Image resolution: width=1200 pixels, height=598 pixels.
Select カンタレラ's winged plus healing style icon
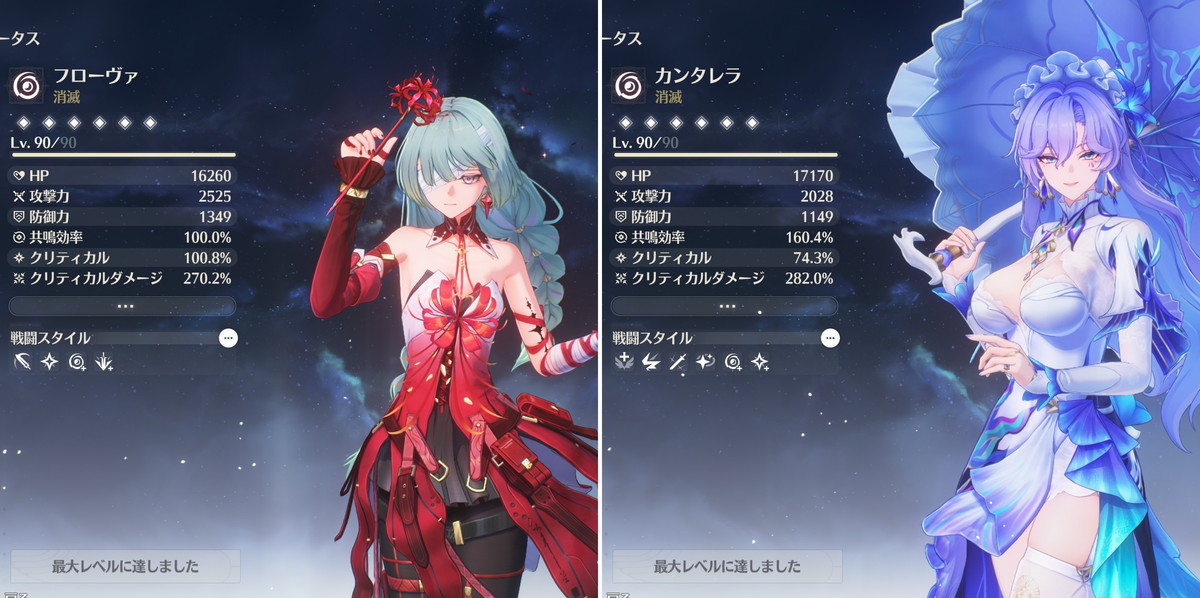[x=625, y=363]
